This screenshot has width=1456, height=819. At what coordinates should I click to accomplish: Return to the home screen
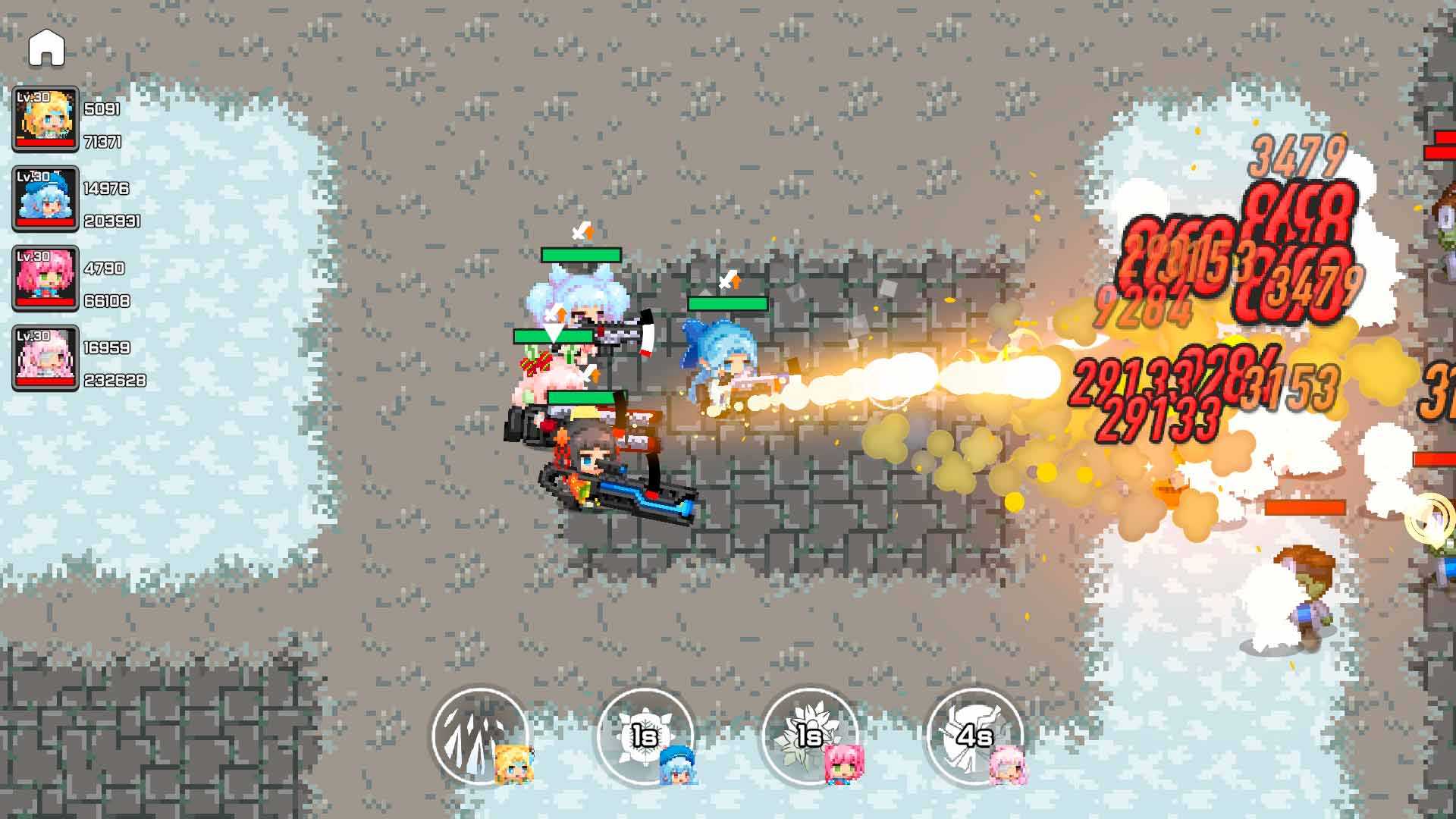point(46,49)
